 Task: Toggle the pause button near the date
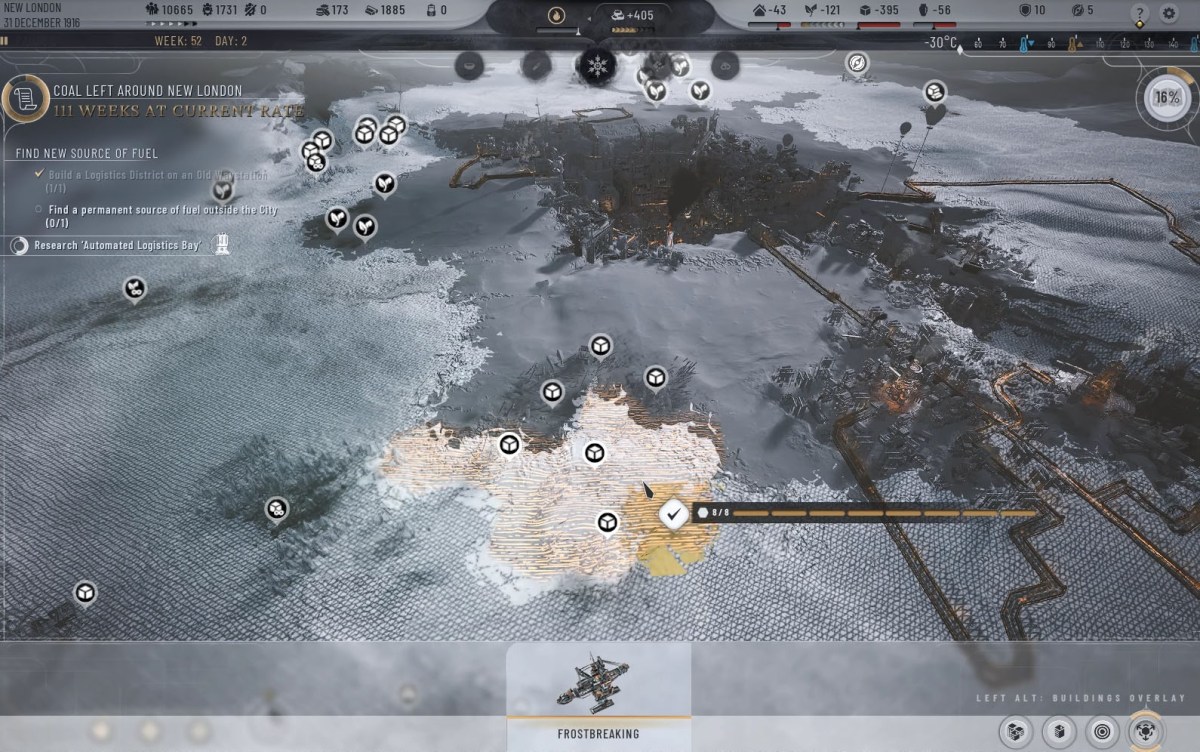pos(5,42)
